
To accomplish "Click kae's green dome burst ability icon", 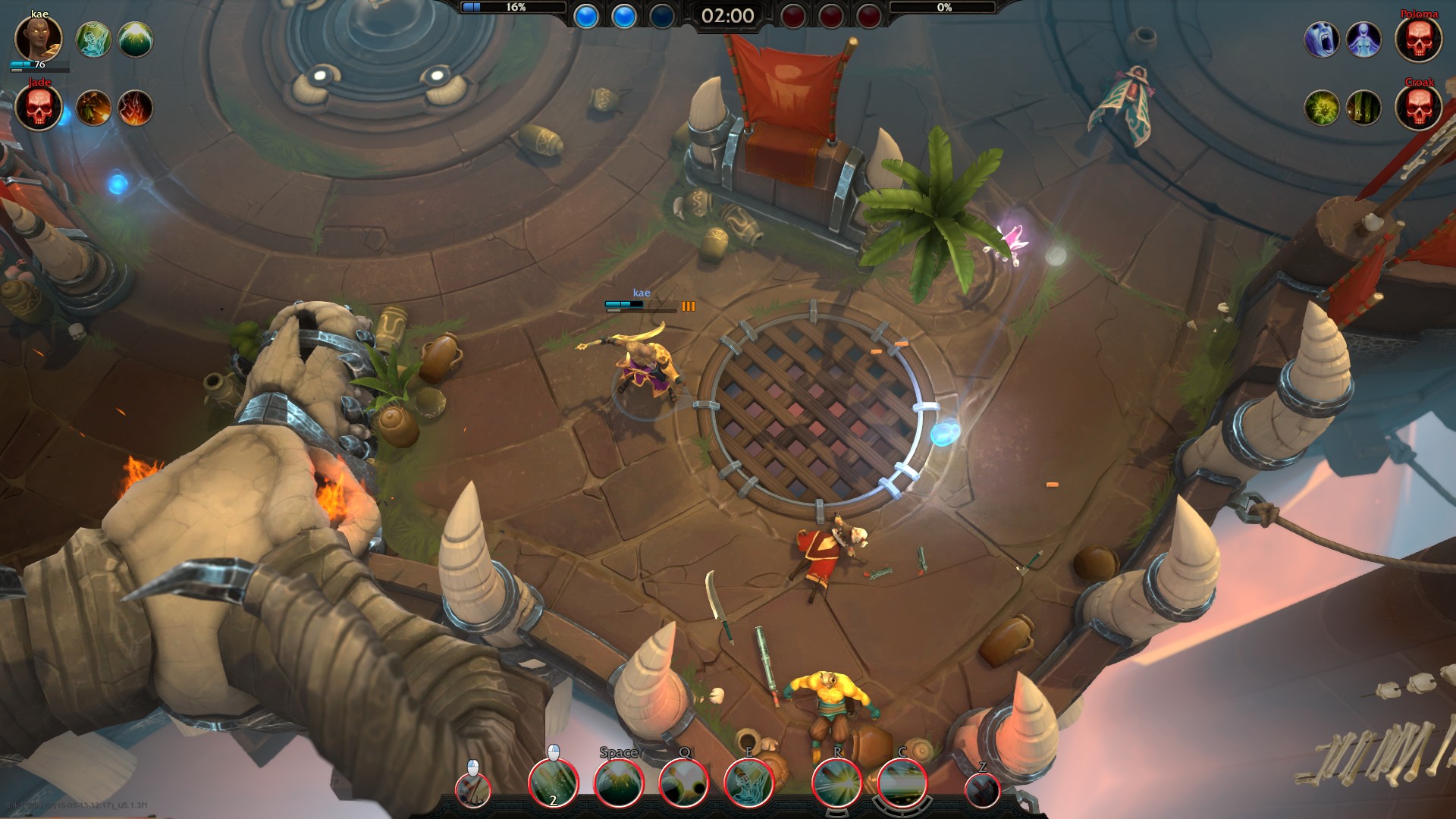I will [136, 39].
